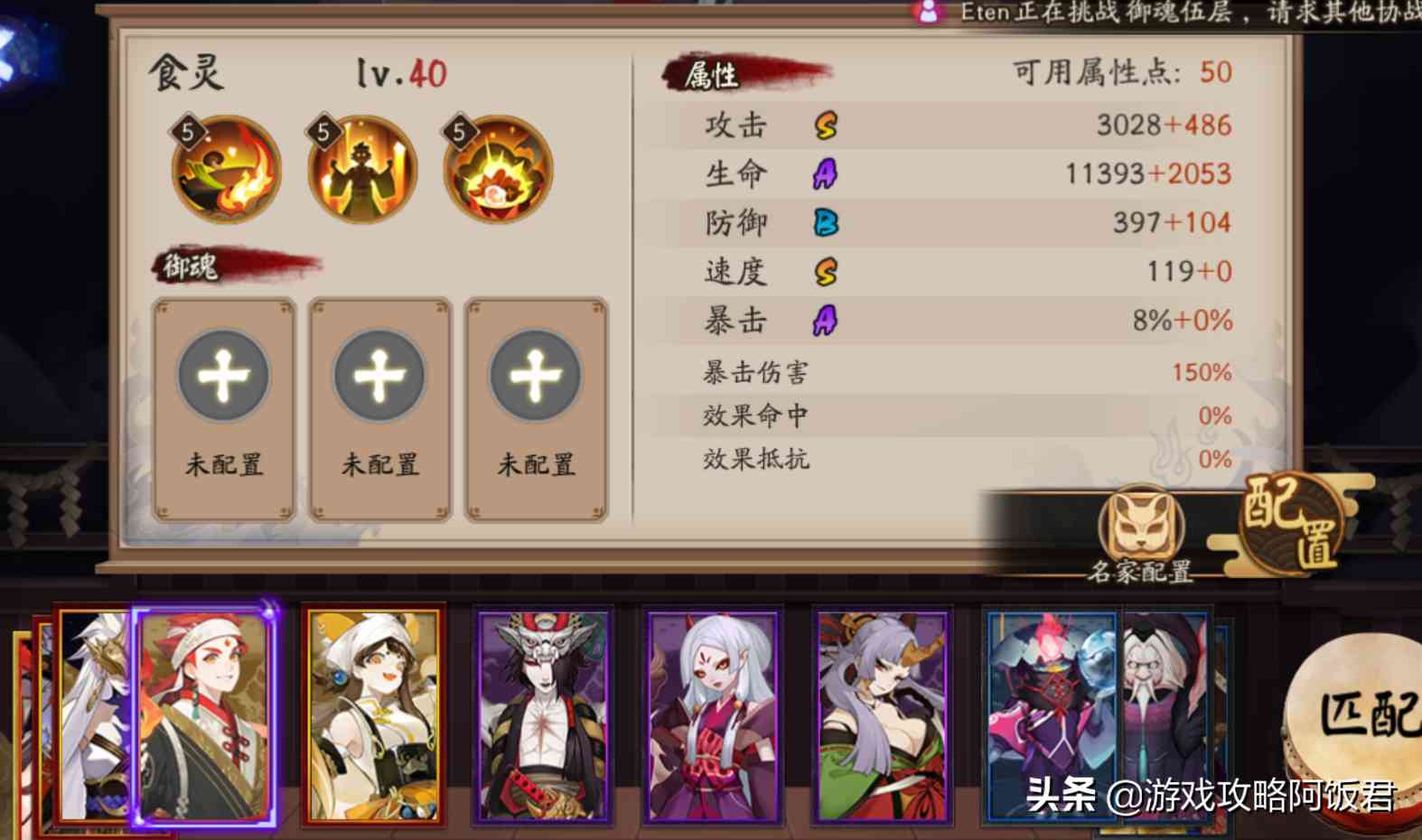Click the yellow S icon beside 攻击

click(825, 126)
